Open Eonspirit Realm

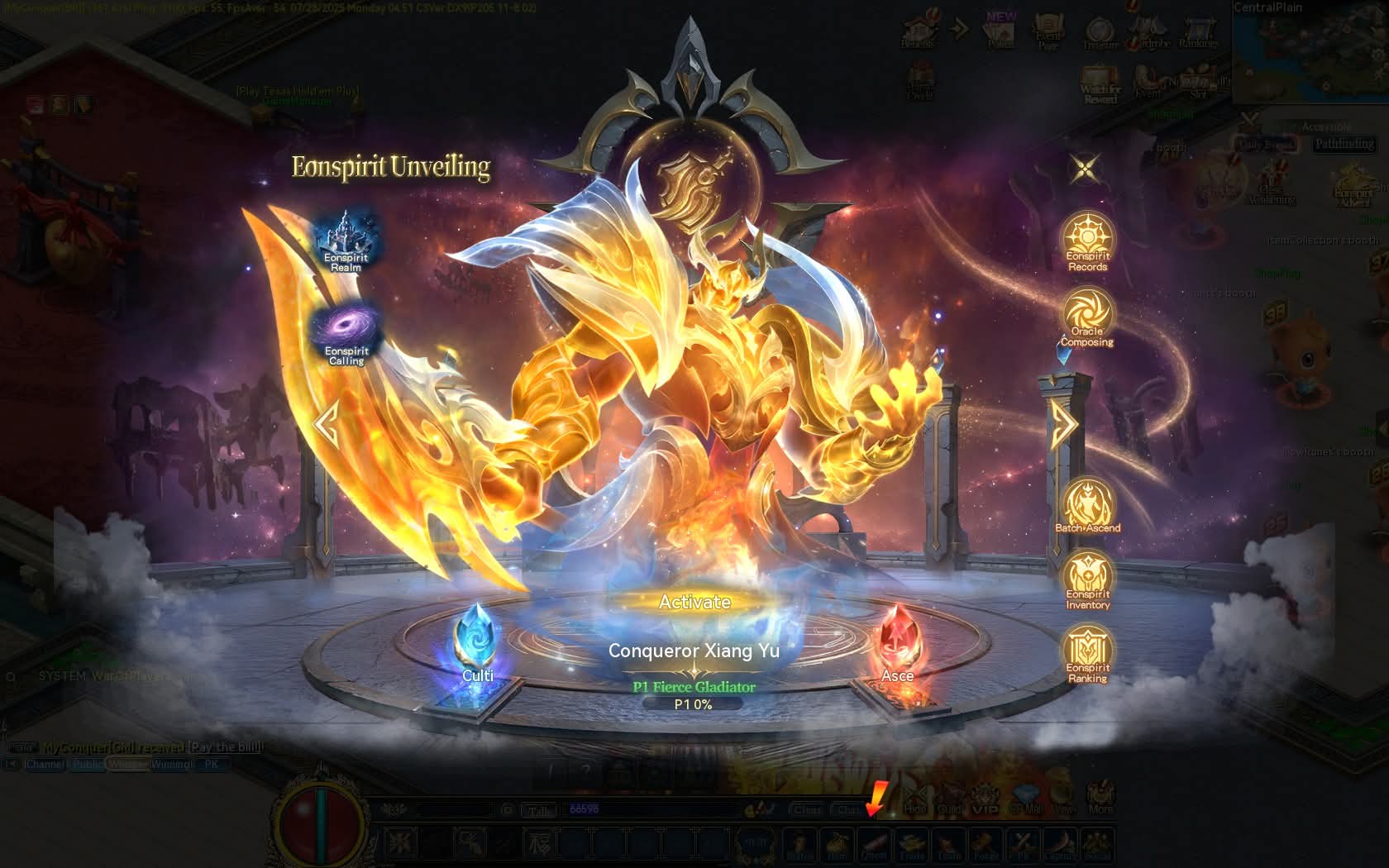[346, 238]
